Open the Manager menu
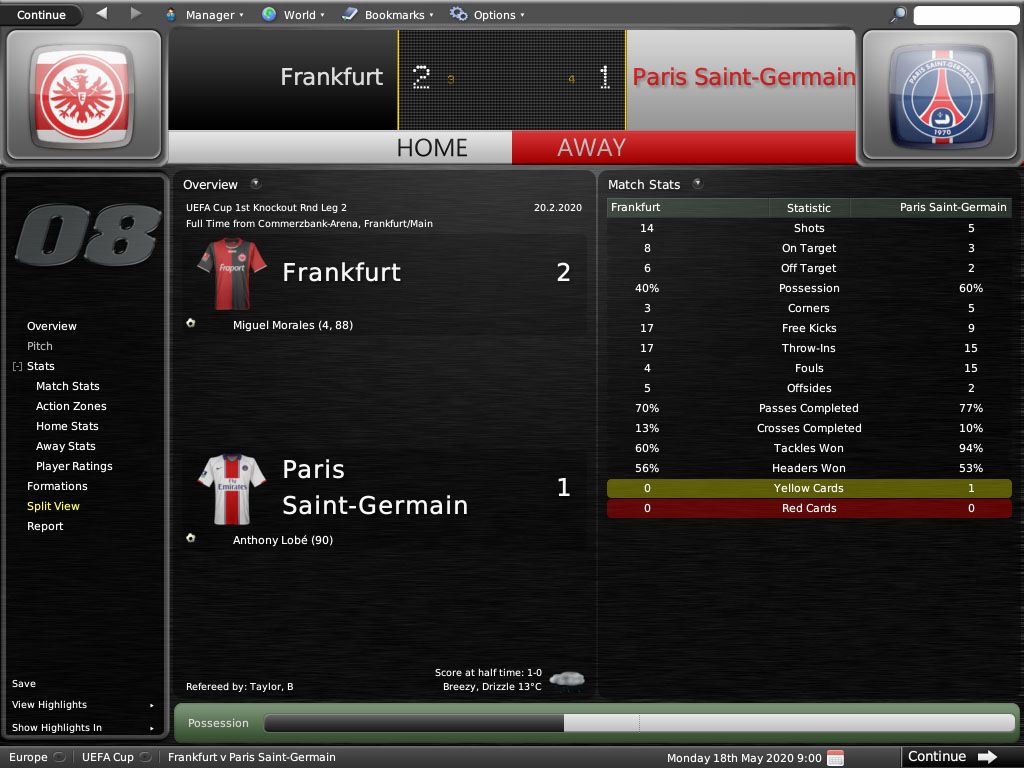Image resolution: width=1024 pixels, height=768 pixels. [x=203, y=15]
